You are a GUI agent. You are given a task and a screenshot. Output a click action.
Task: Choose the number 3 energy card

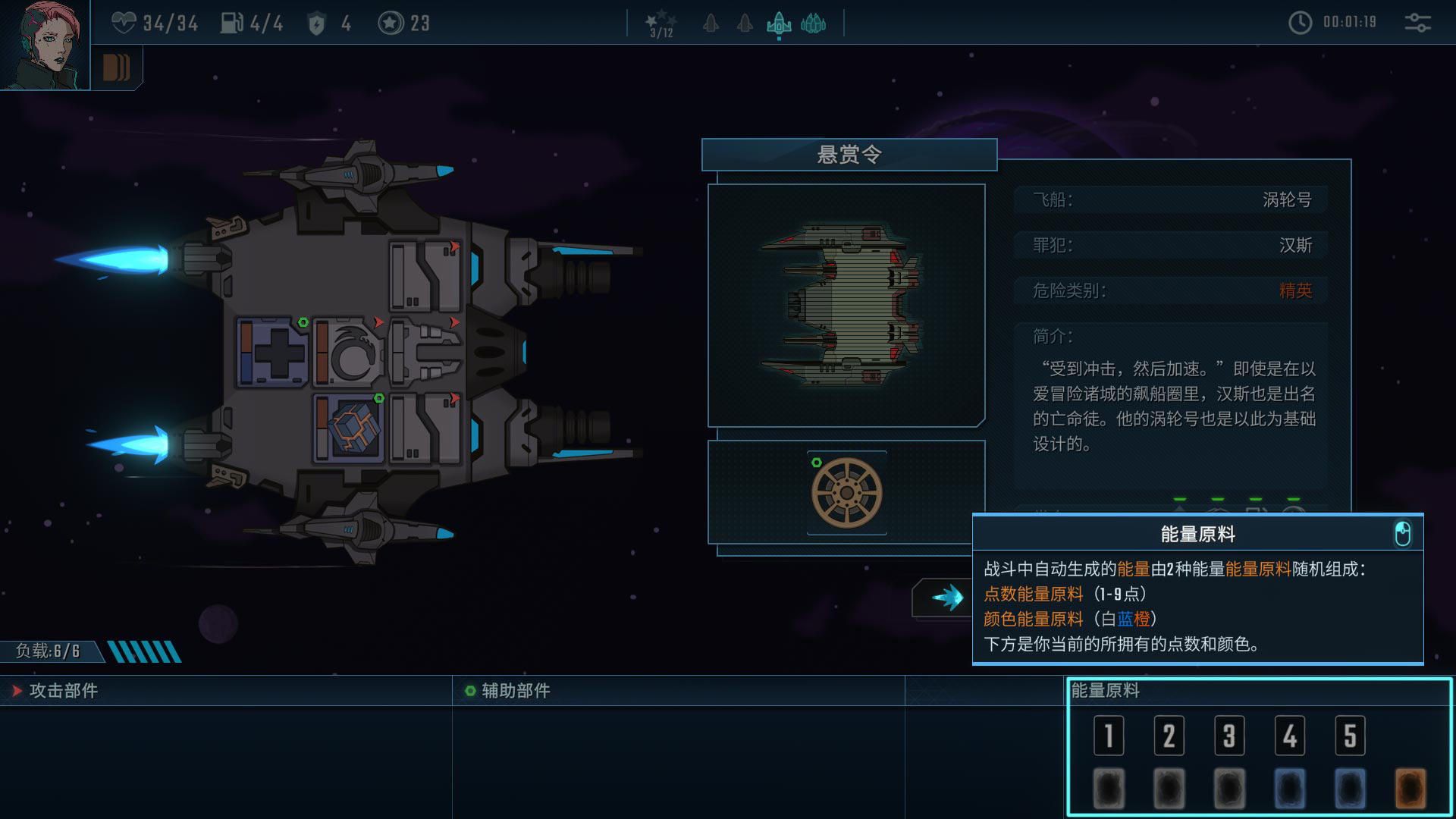[1229, 736]
